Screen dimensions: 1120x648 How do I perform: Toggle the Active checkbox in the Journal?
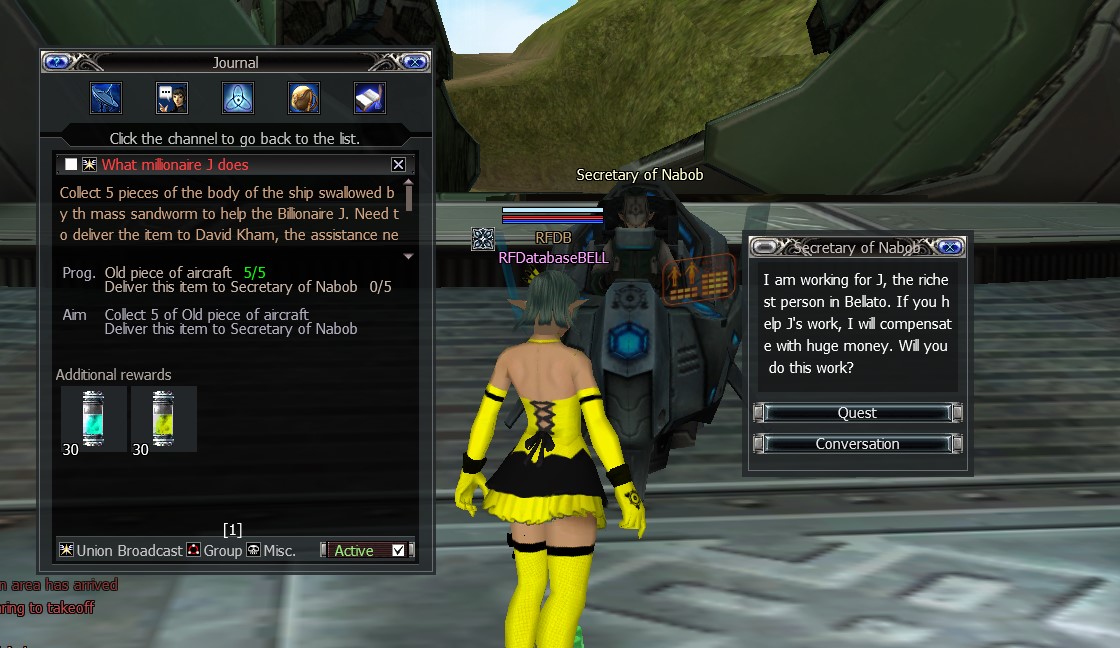pos(399,551)
